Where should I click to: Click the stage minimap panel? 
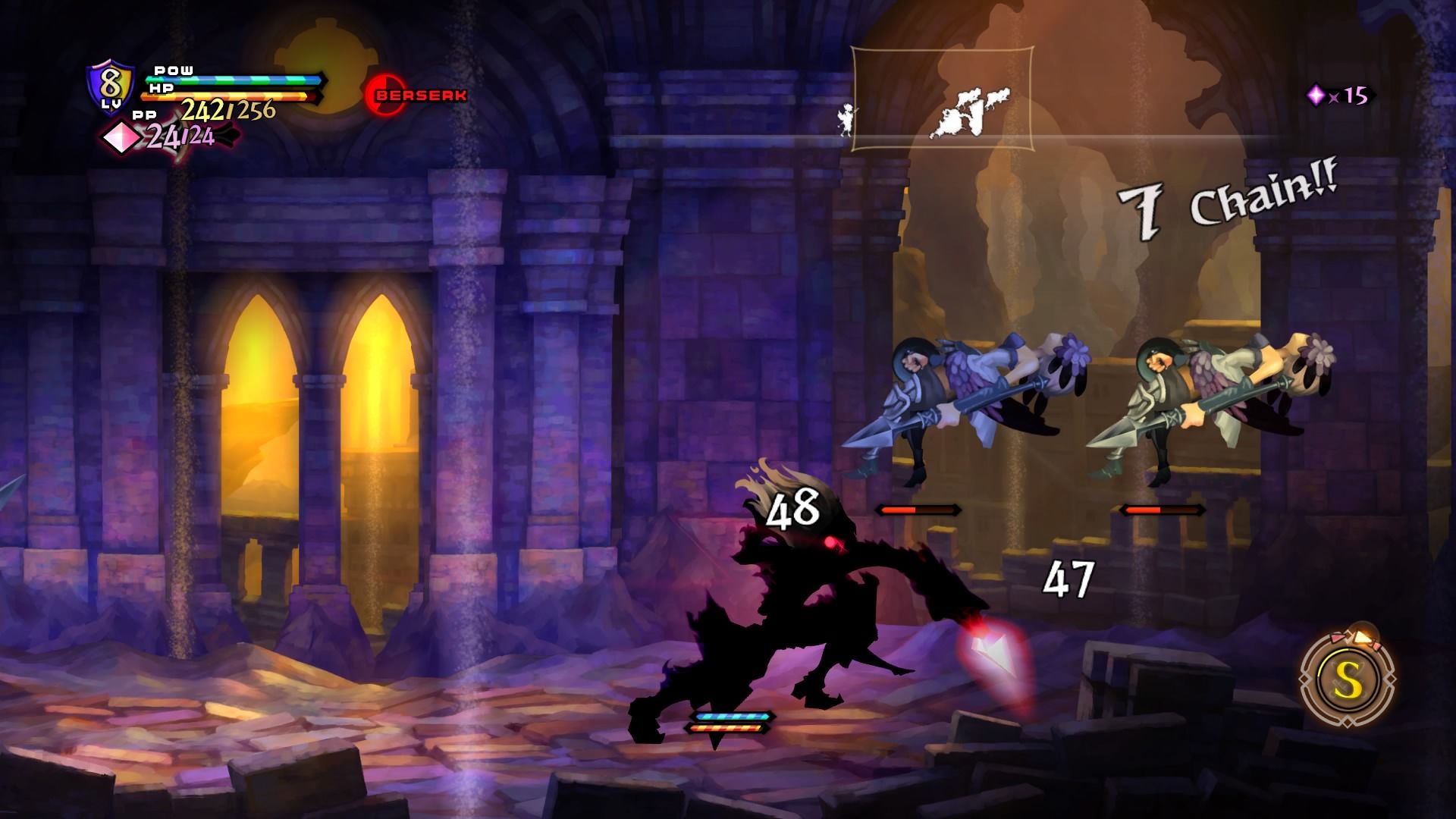(942, 99)
